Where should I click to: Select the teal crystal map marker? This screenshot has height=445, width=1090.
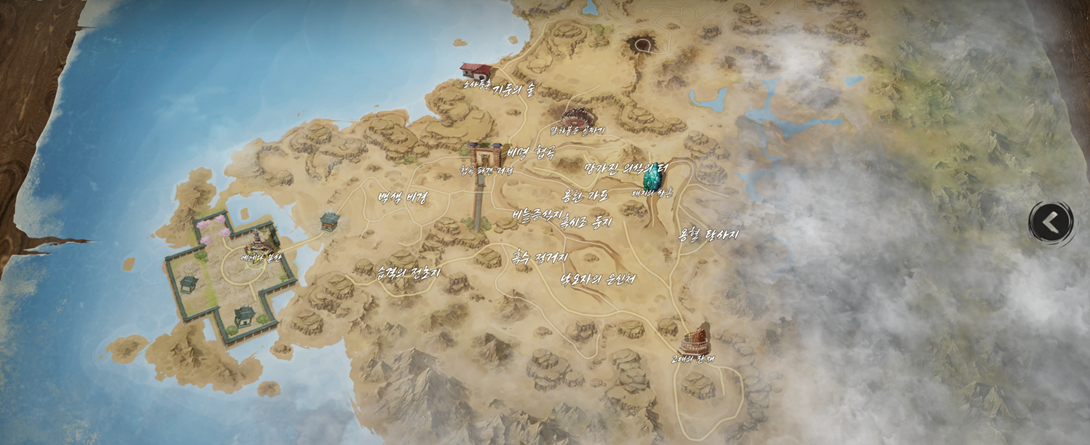click(x=654, y=176)
